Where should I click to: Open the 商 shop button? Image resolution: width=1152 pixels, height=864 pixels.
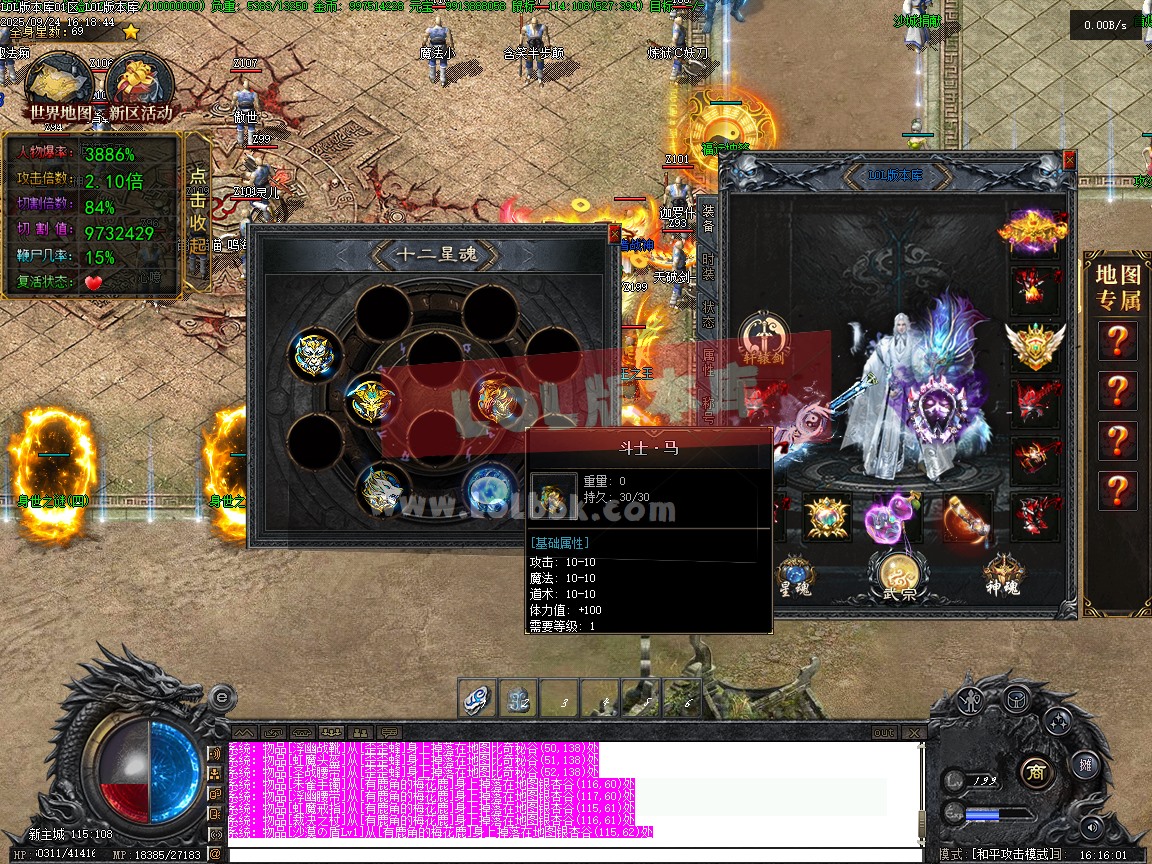1035,771
